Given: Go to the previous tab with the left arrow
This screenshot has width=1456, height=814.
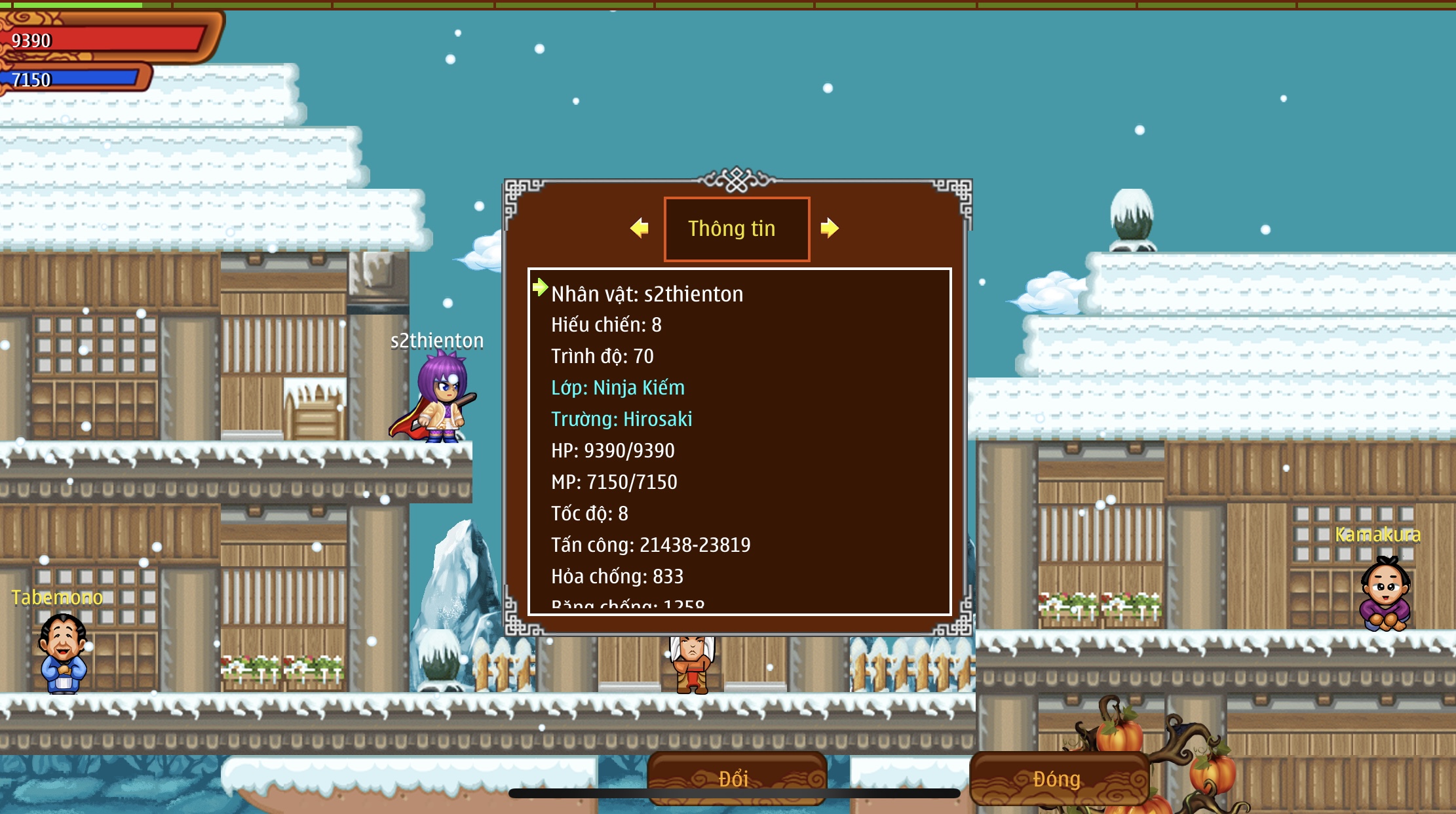Looking at the screenshot, I should 640,228.
